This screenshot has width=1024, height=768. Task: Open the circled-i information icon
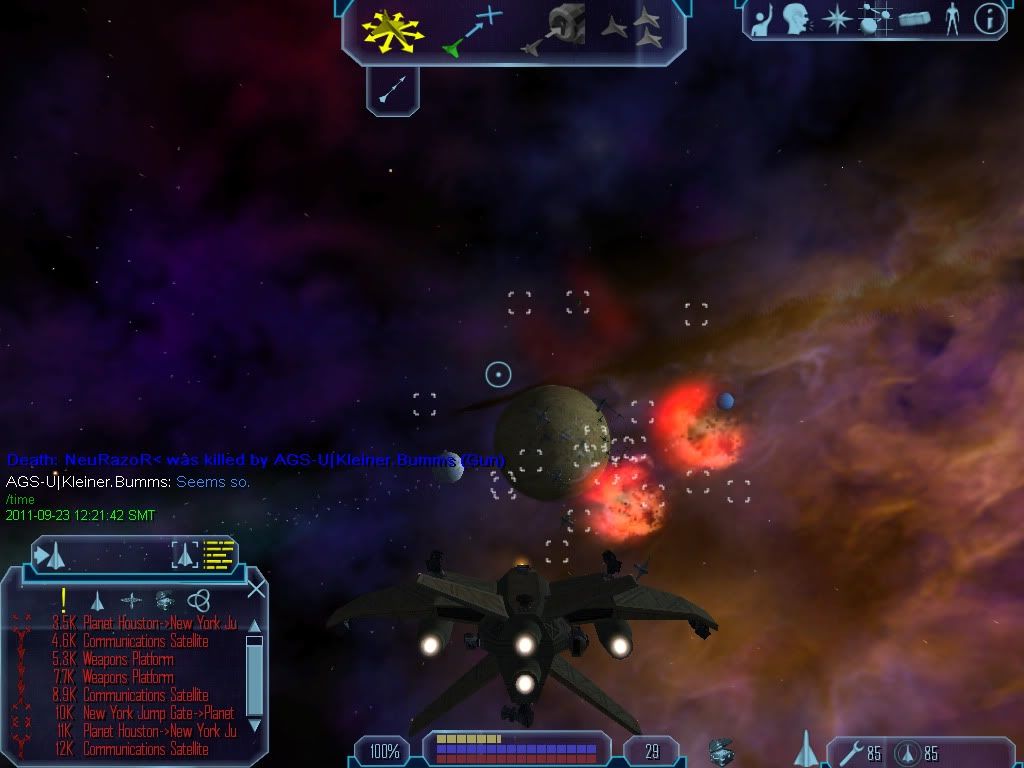click(x=989, y=18)
